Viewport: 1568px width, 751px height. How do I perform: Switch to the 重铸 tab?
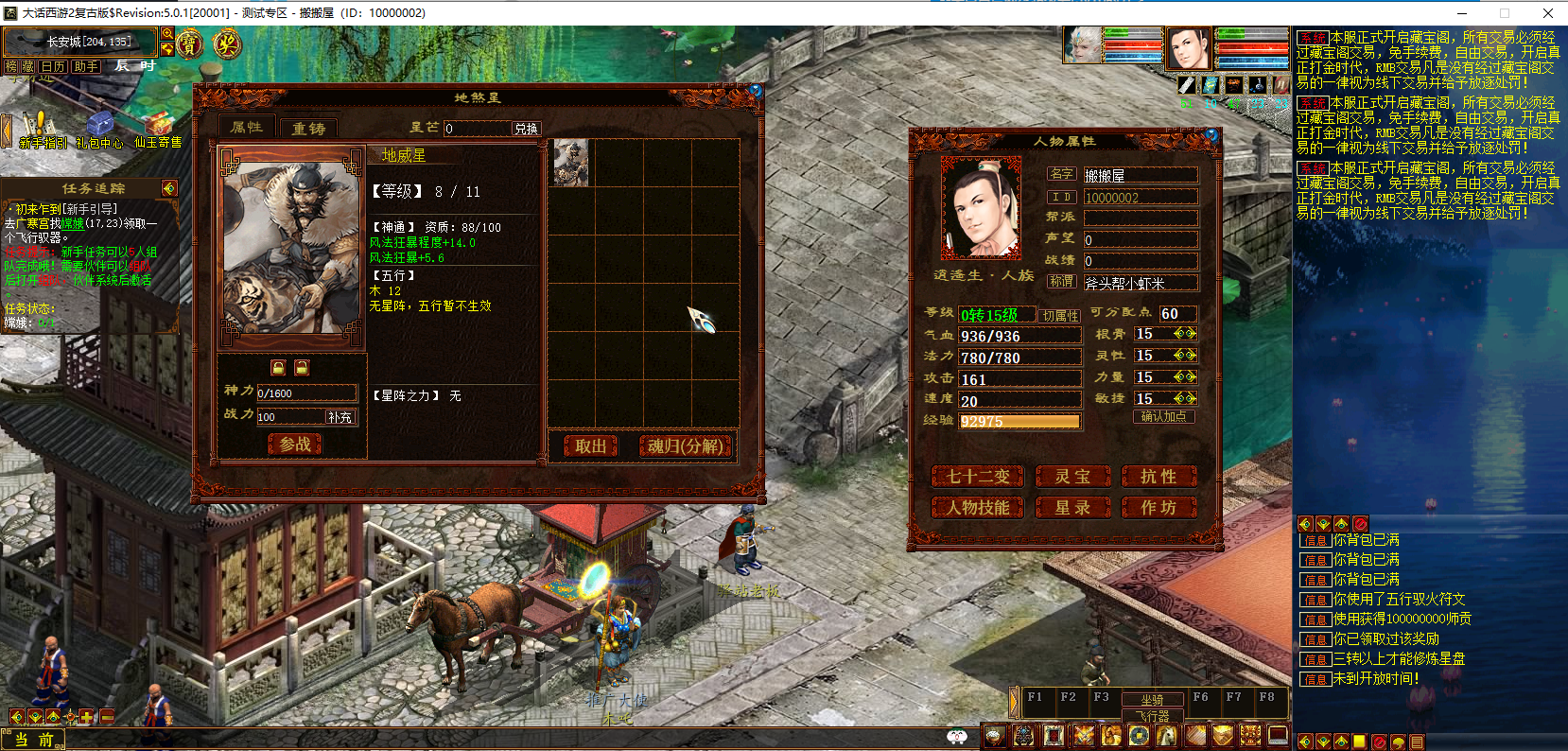tap(308, 128)
